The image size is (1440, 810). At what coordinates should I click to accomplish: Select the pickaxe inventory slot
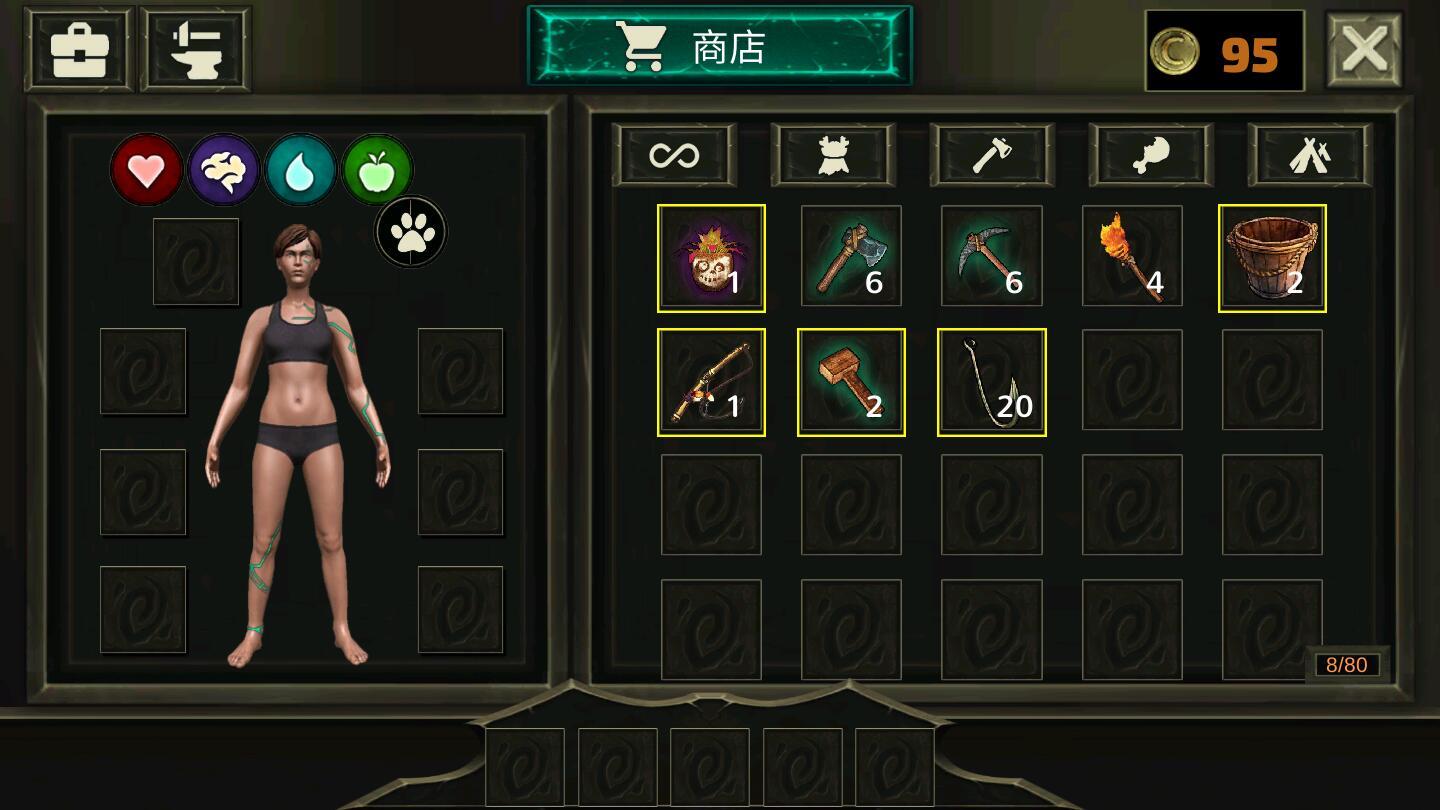click(991, 258)
